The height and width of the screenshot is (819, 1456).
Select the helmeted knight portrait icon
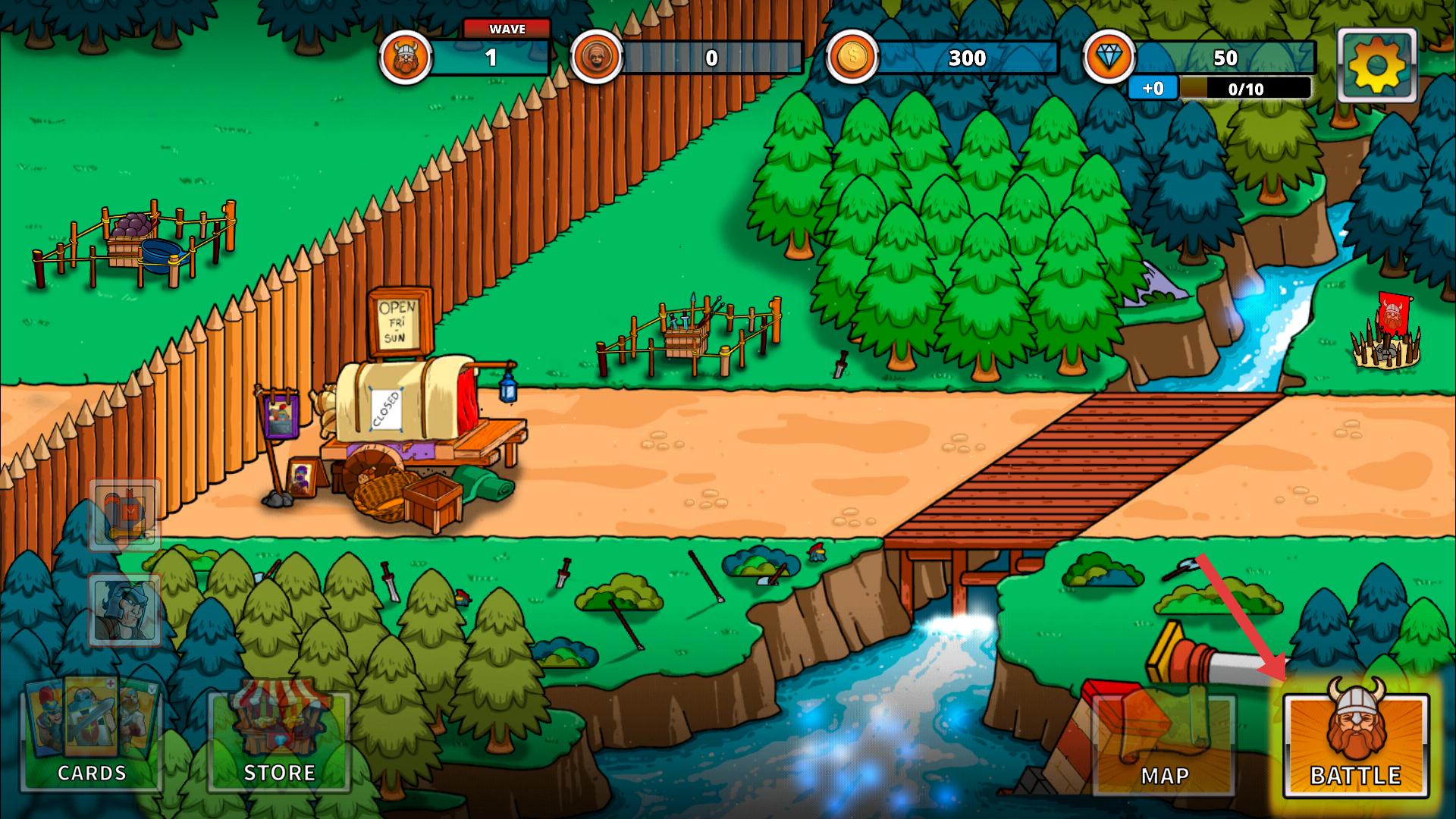click(x=125, y=609)
